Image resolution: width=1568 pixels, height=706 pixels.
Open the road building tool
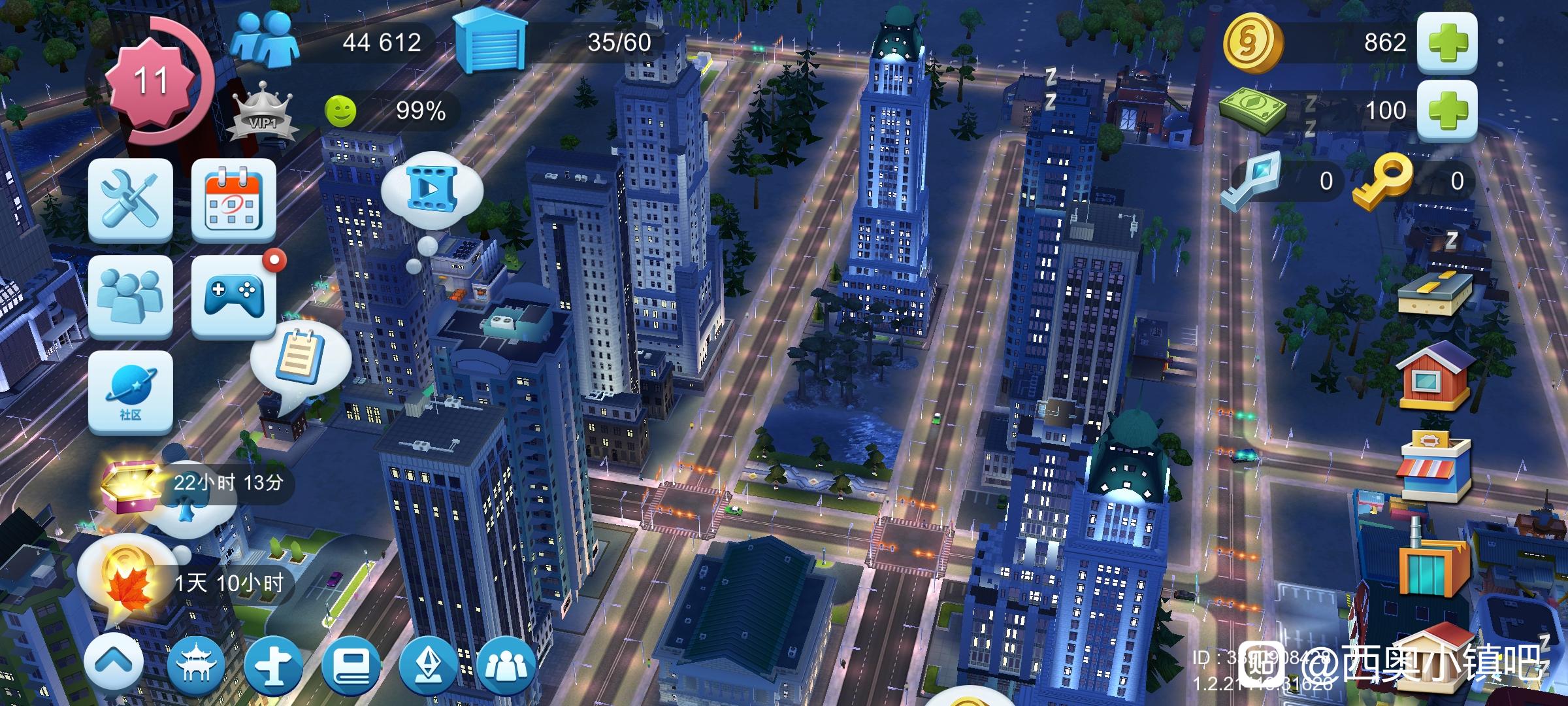[x=1435, y=294]
